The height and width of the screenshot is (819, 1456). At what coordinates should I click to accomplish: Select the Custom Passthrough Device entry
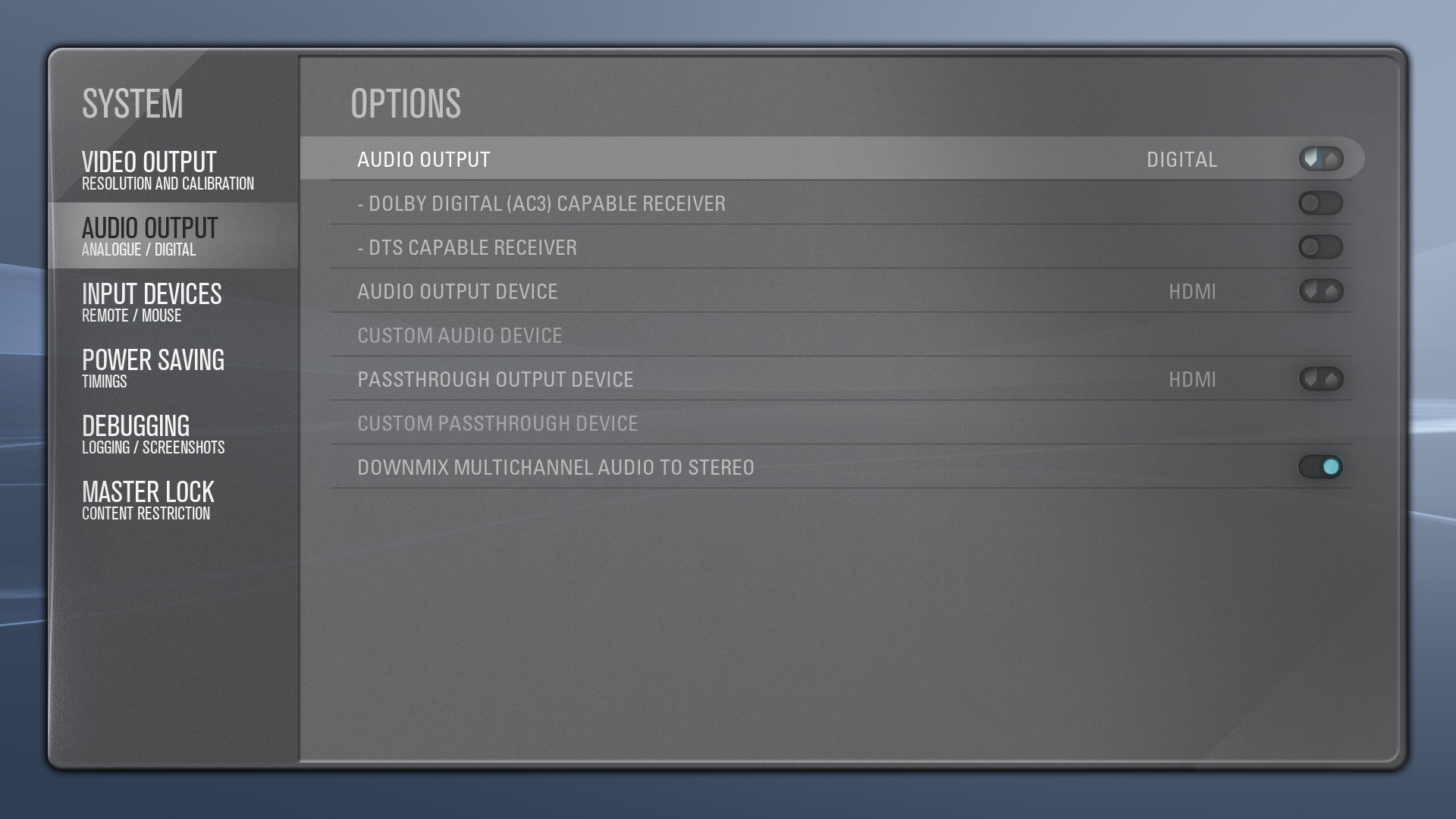497,423
